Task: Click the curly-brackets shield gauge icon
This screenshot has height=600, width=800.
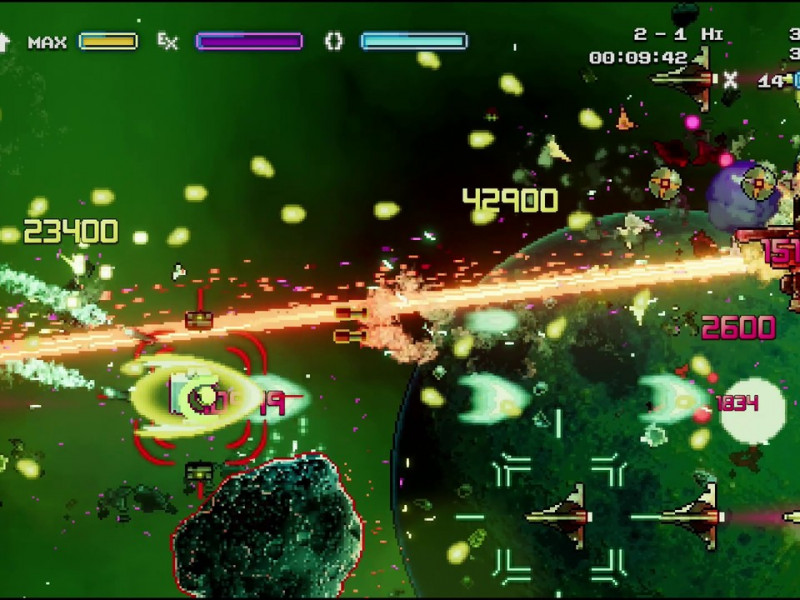Action: click(x=334, y=41)
